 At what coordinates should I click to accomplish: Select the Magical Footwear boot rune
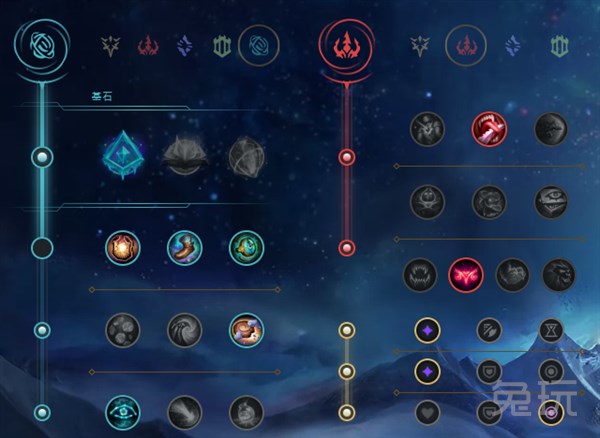coord(185,248)
